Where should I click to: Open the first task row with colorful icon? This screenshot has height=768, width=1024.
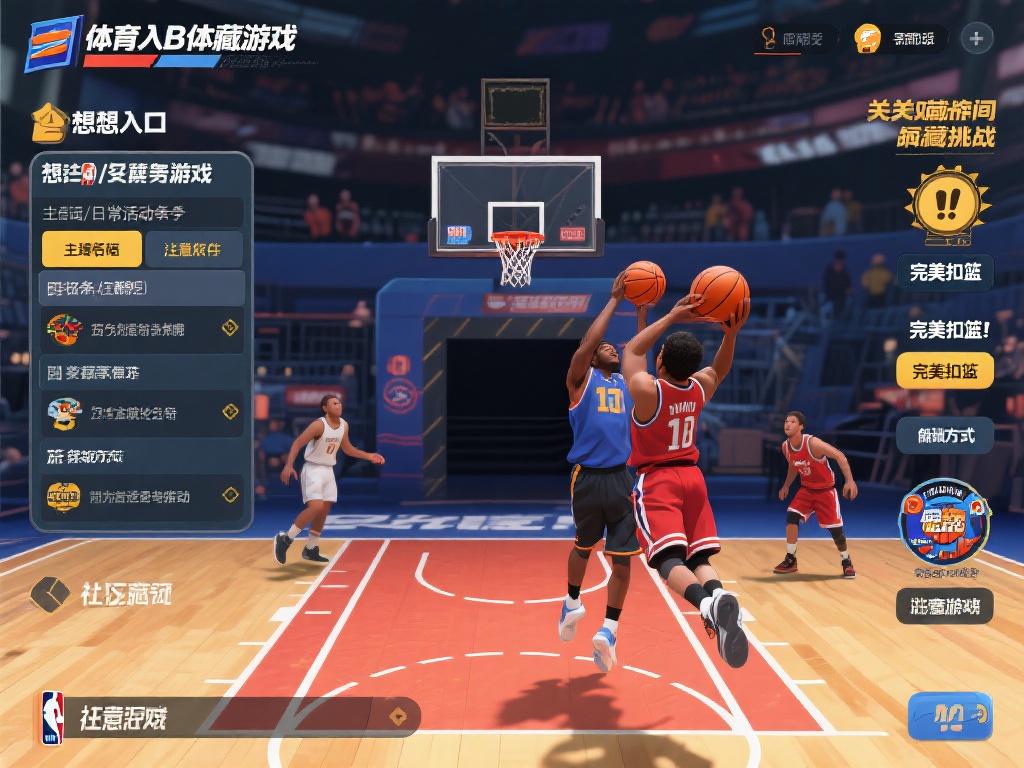[142, 328]
